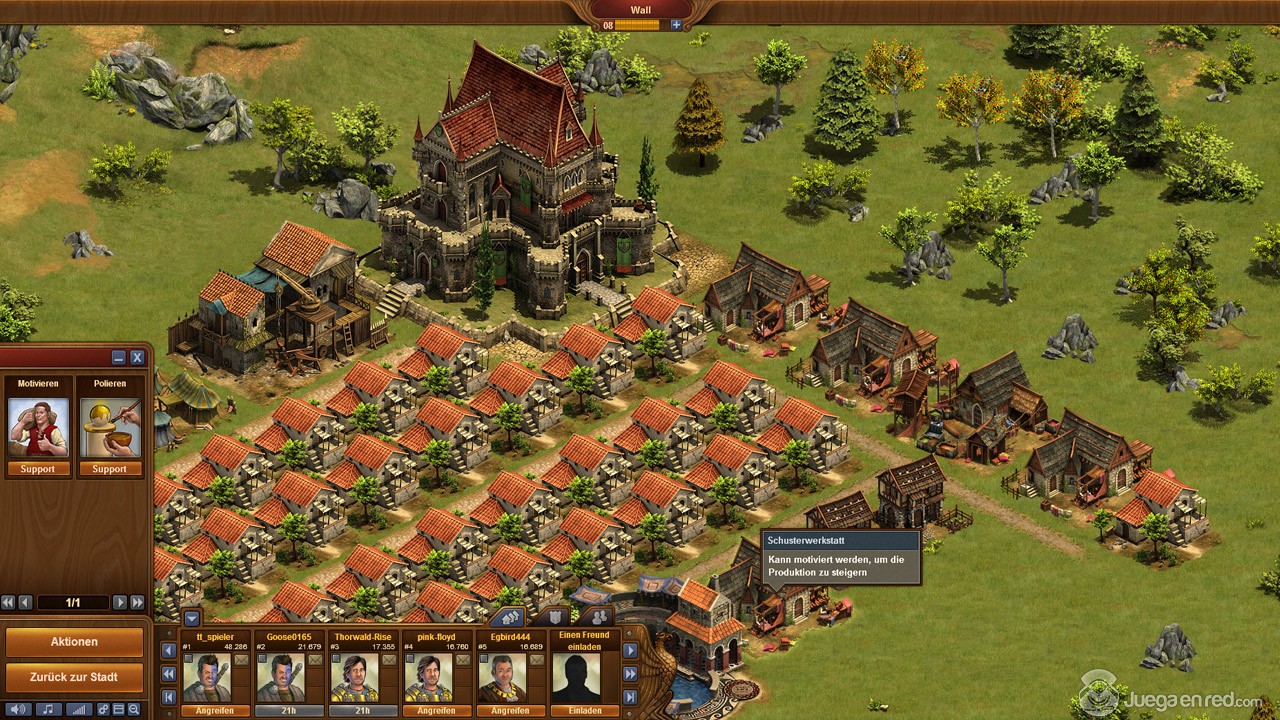Switch to the friends list tab

(x=597, y=617)
